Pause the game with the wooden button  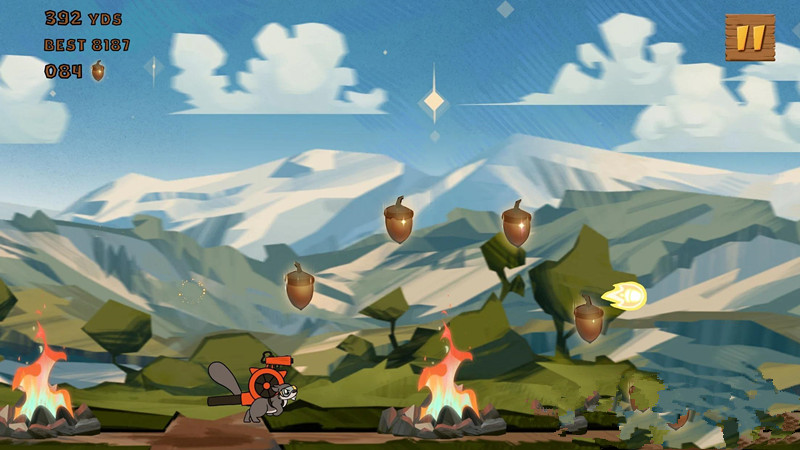click(750, 38)
